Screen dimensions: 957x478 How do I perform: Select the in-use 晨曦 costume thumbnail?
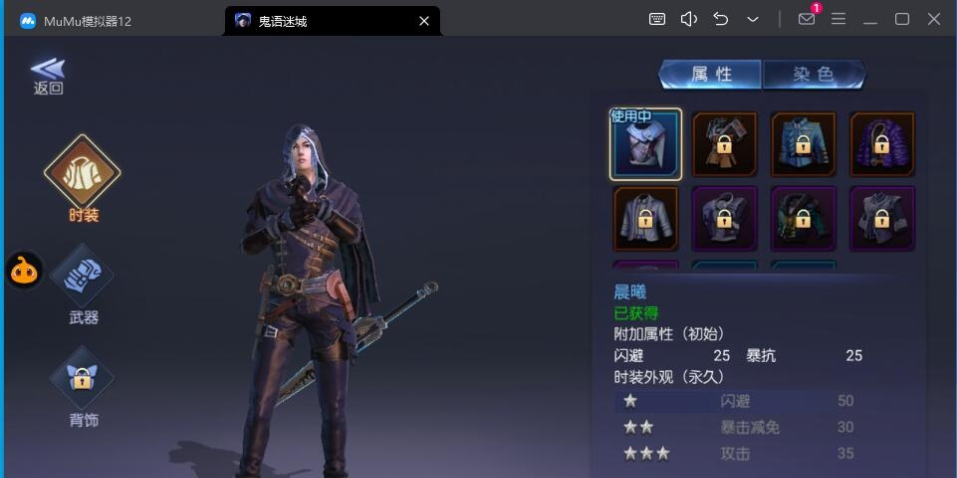[x=646, y=144]
